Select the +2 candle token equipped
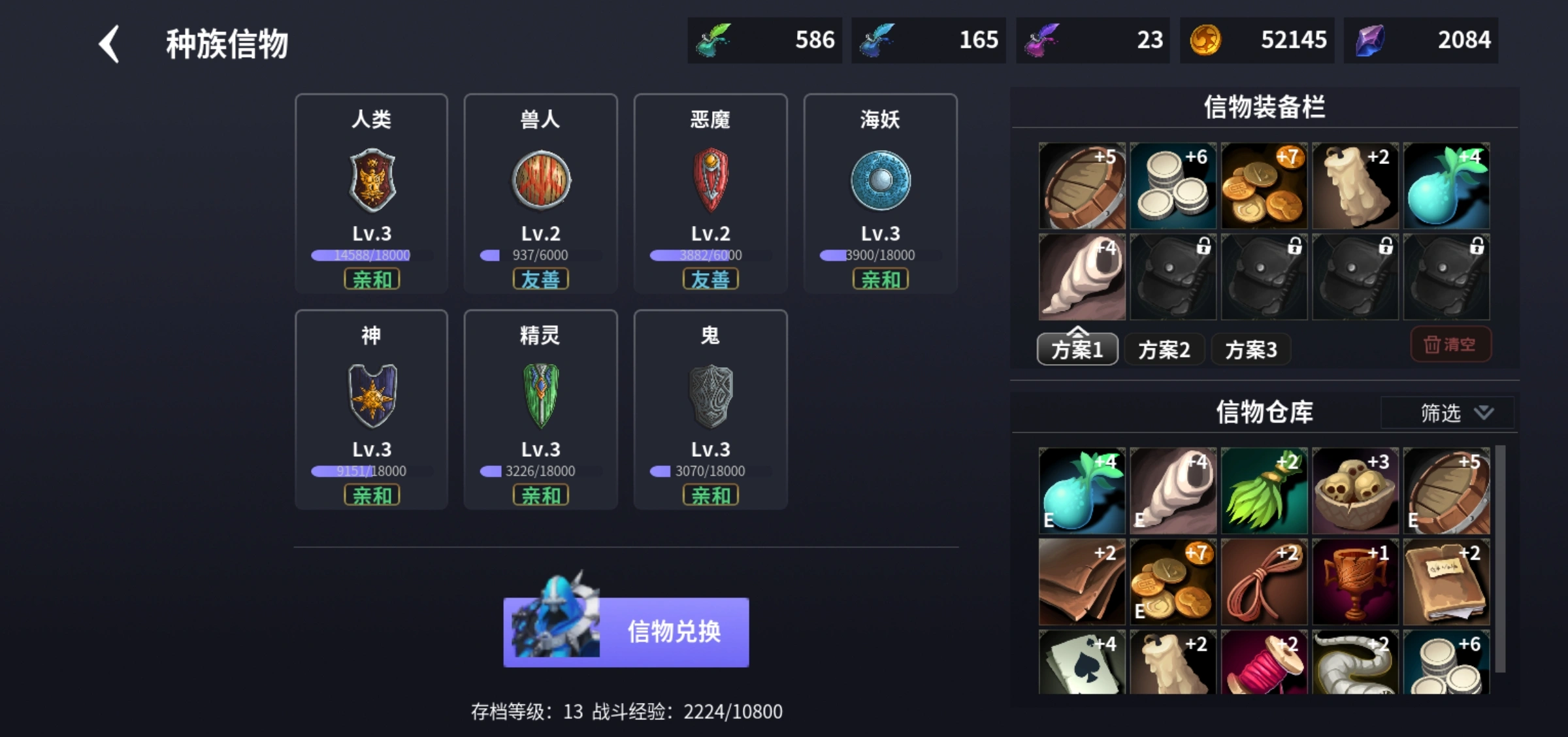The width and height of the screenshot is (1568, 737). 1355,185
